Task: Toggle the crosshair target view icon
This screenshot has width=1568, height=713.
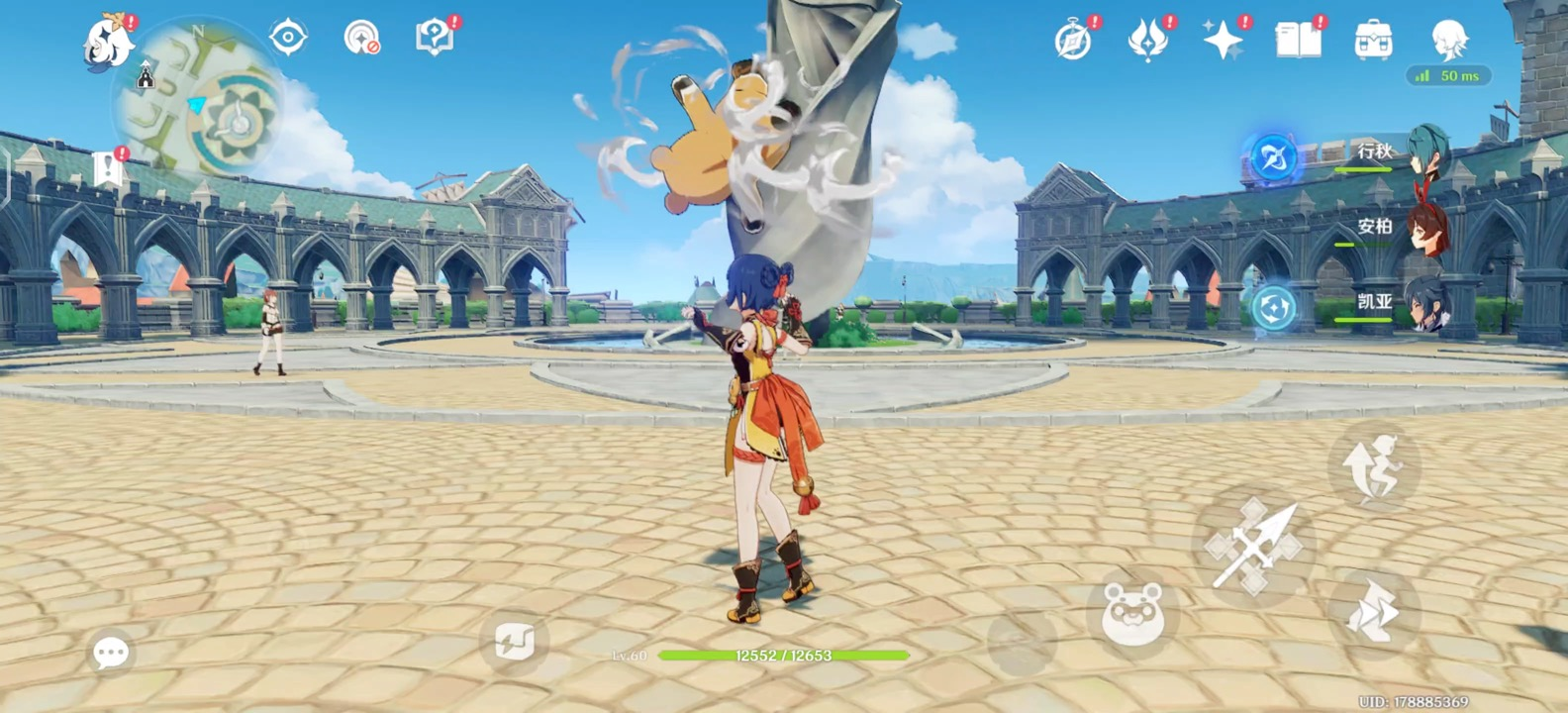Action: 288,39
